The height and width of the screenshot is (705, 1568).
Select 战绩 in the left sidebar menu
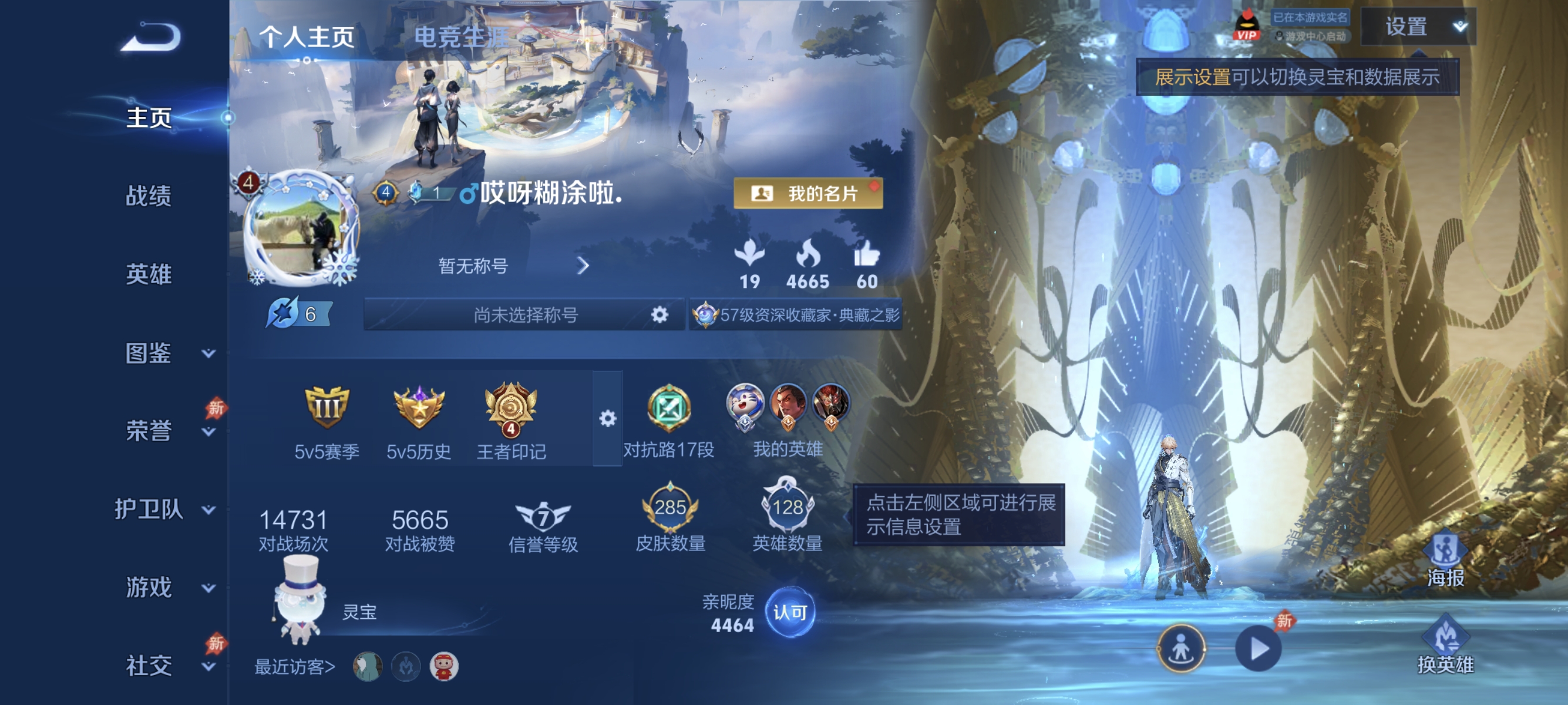click(148, 197)
